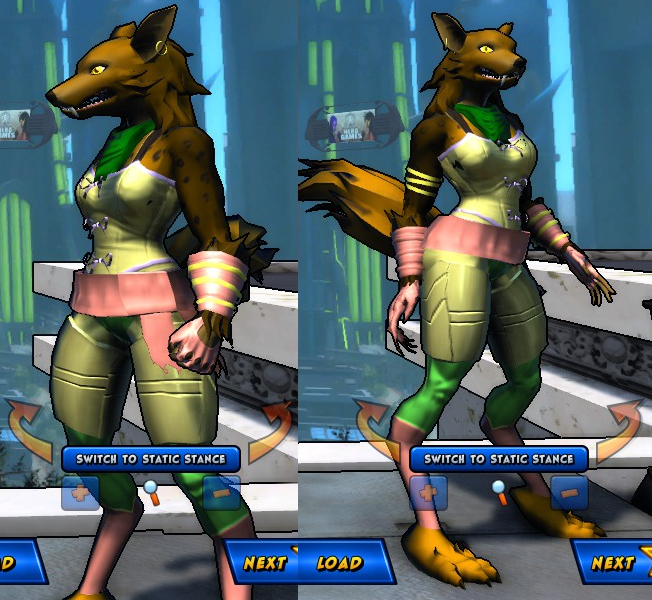Click Switch to Static Stance in right screenshot
The width and height of the screenshot is (652, 600).
498,459
